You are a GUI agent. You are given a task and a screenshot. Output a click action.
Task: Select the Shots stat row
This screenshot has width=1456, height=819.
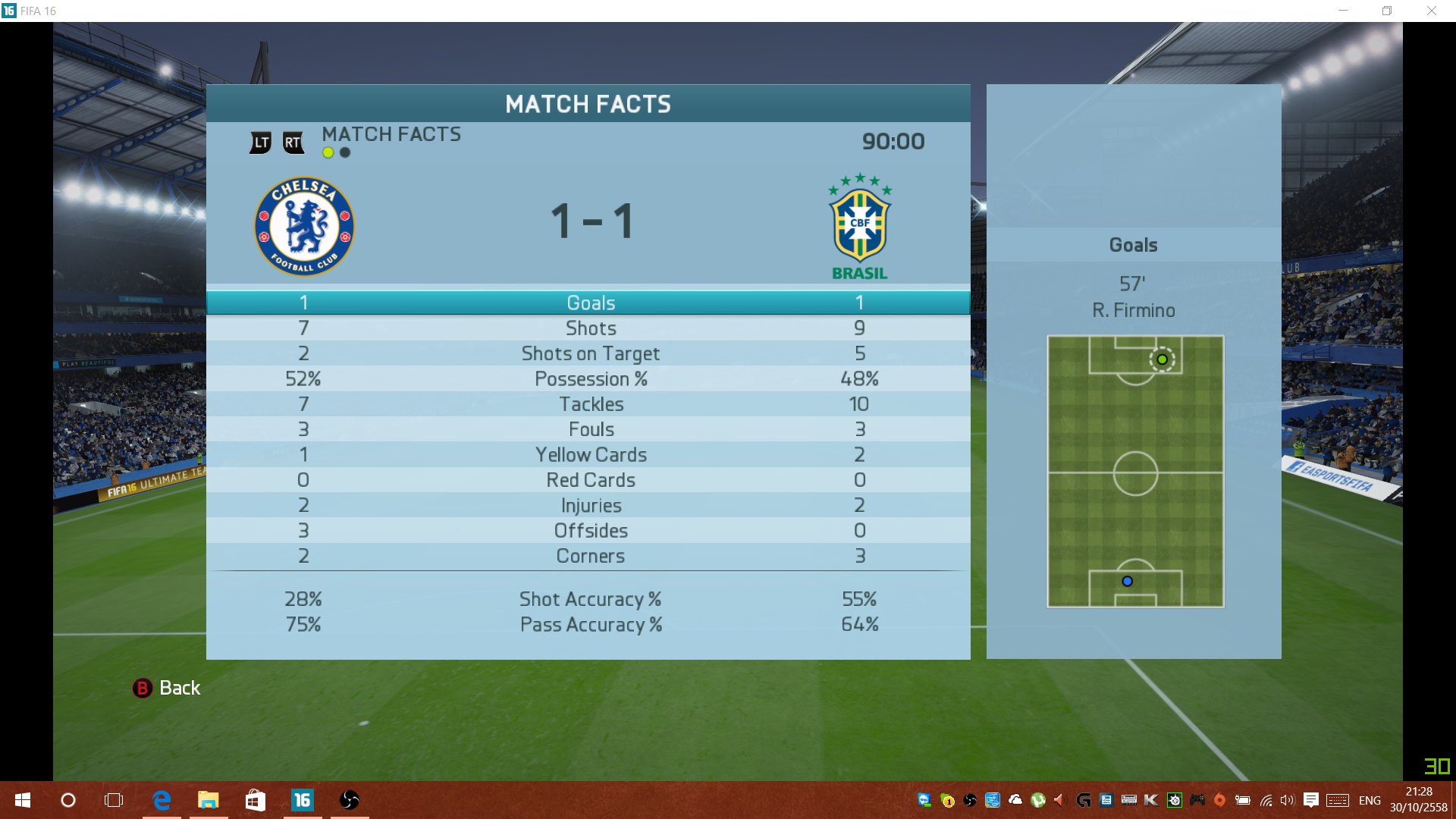[x=590, y=328]
